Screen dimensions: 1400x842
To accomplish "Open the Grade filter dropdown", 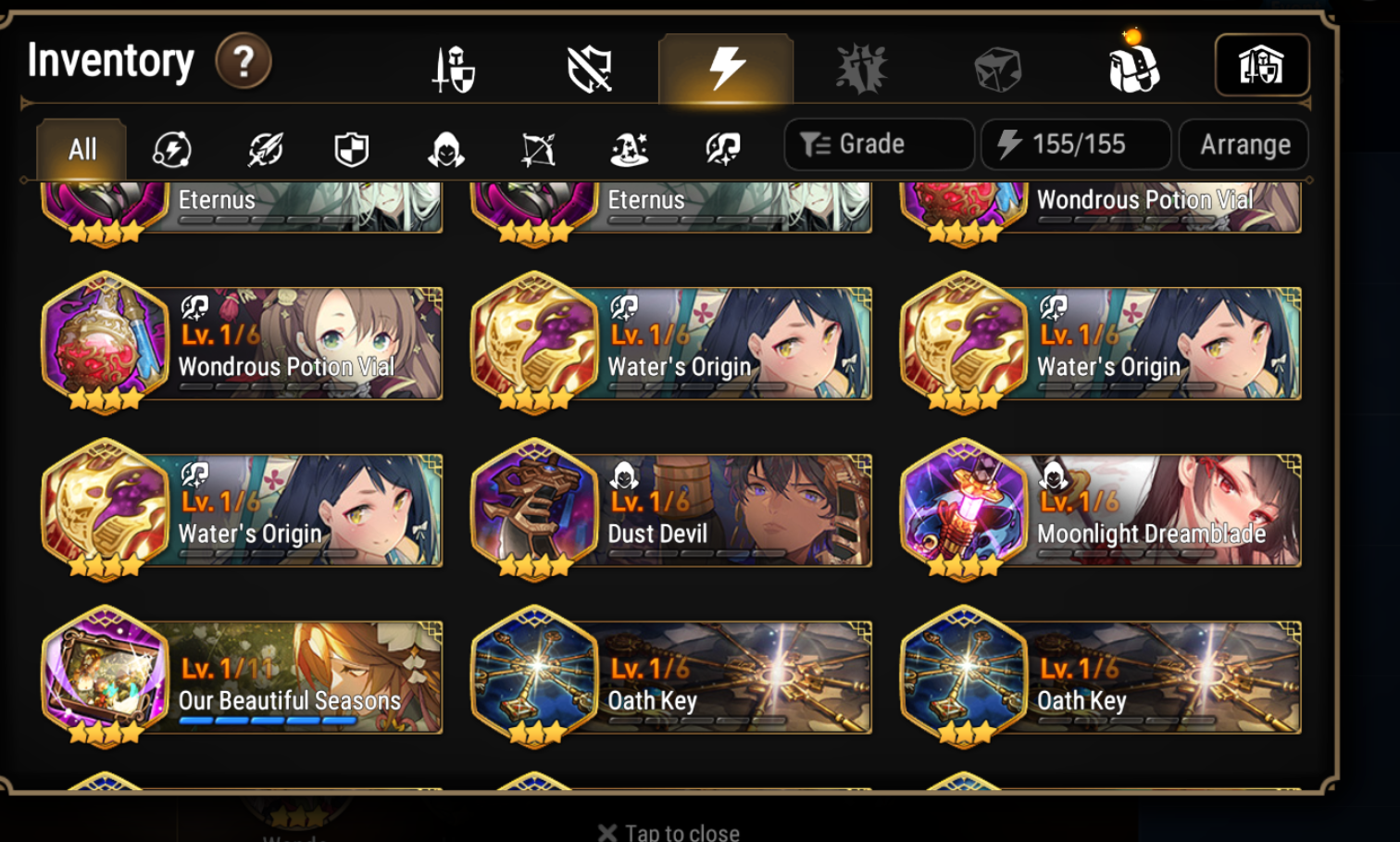I will point(878,144).
